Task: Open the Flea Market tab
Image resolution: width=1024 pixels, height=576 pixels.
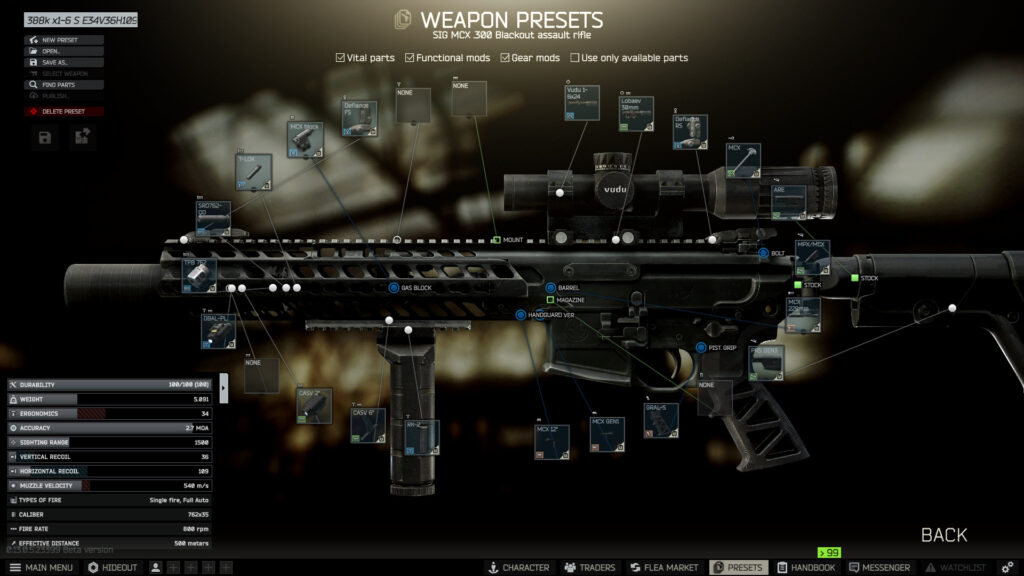Action: pyautogui.click(x=663, y=568)
